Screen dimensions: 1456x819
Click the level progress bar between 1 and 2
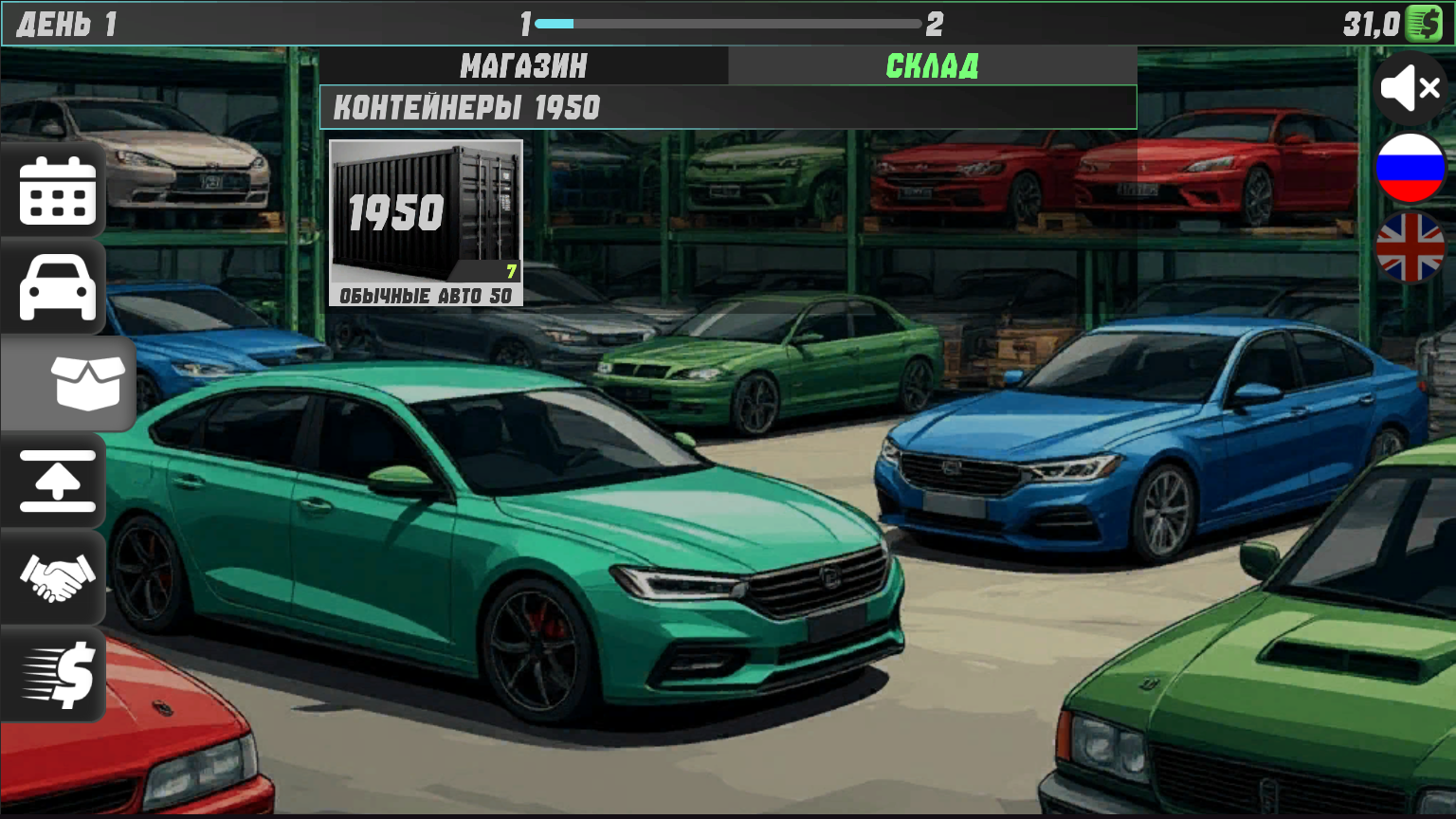(728, 24)
